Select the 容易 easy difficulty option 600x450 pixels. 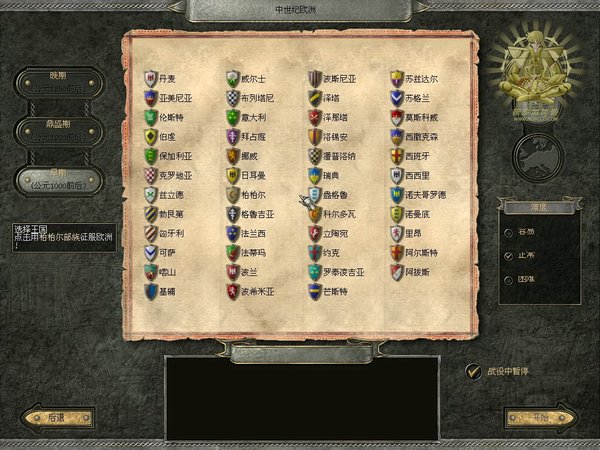[510, 234]
